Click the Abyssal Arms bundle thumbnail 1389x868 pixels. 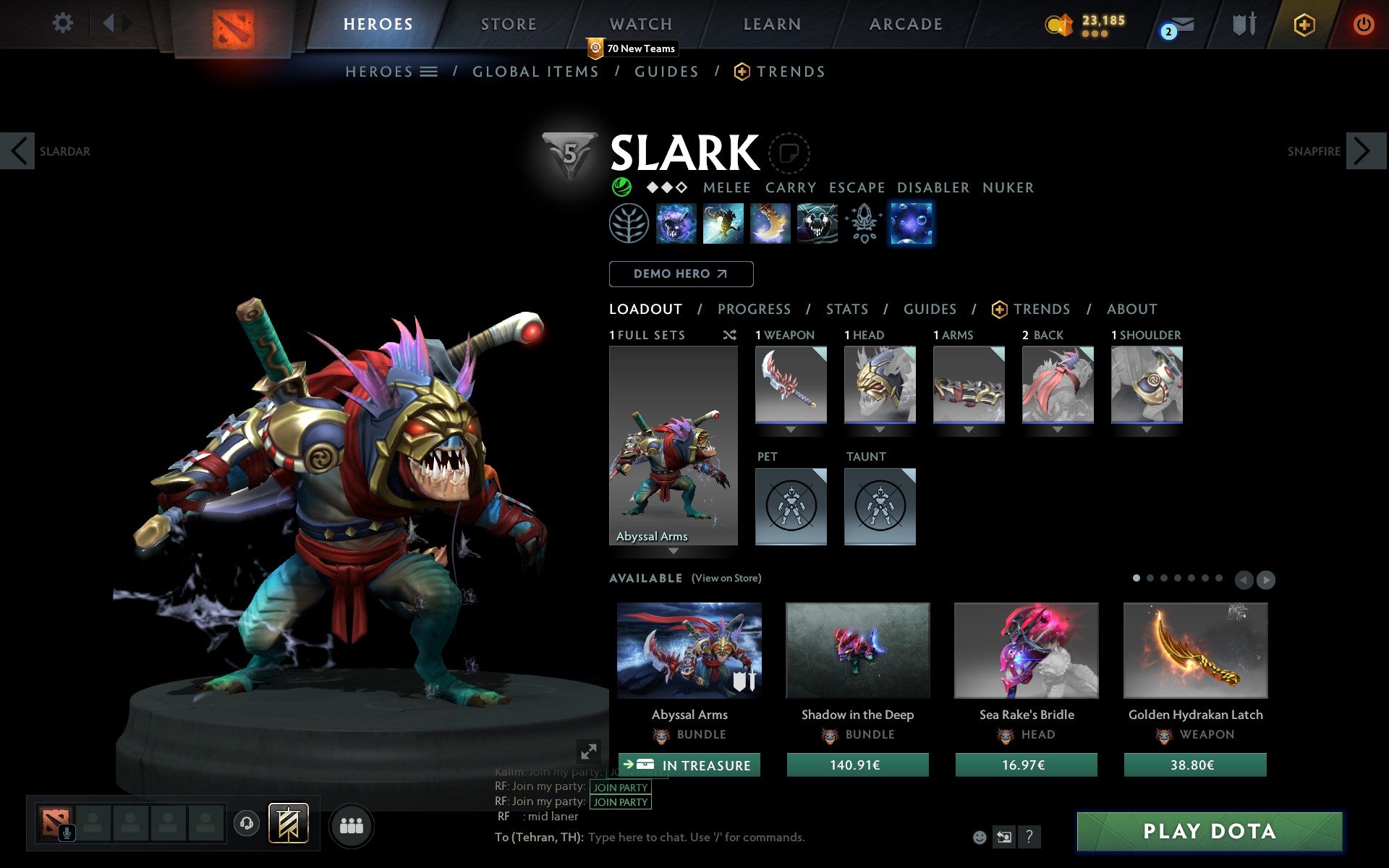(689, 650)
